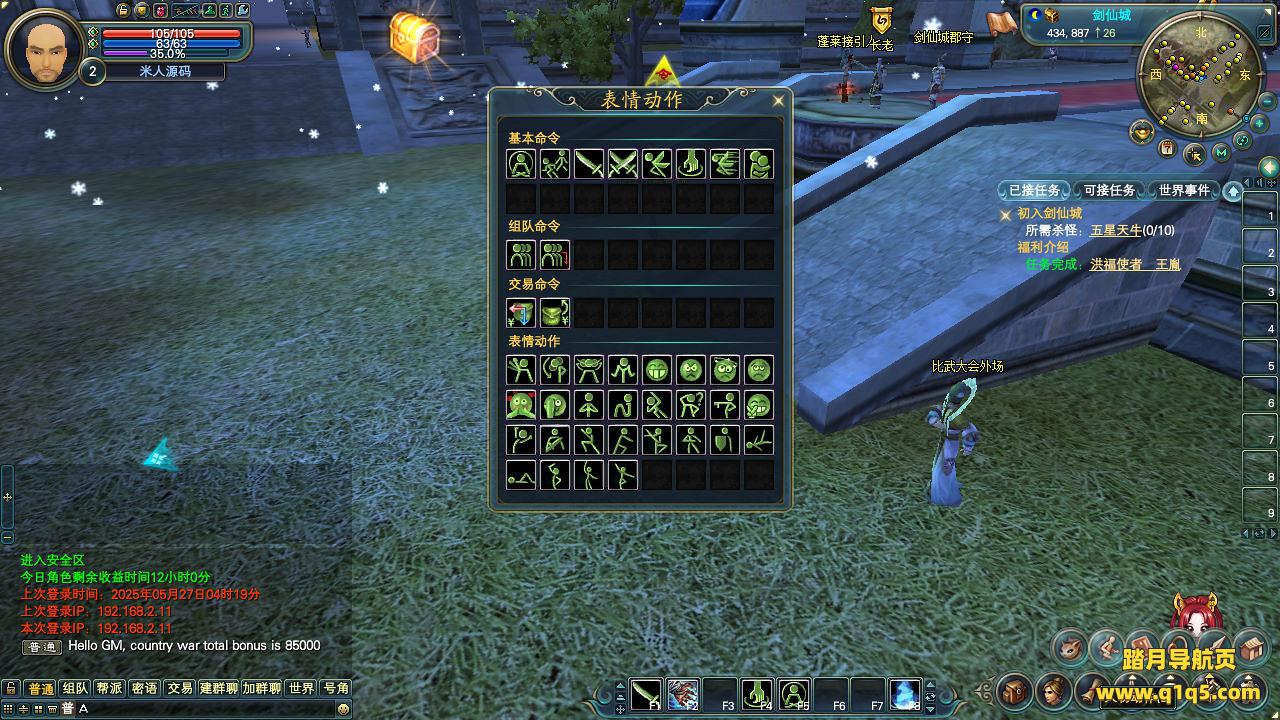Open the chat emoji smiley picker
The height and width of the screenshot is (720, 1280).
(343, 708)
